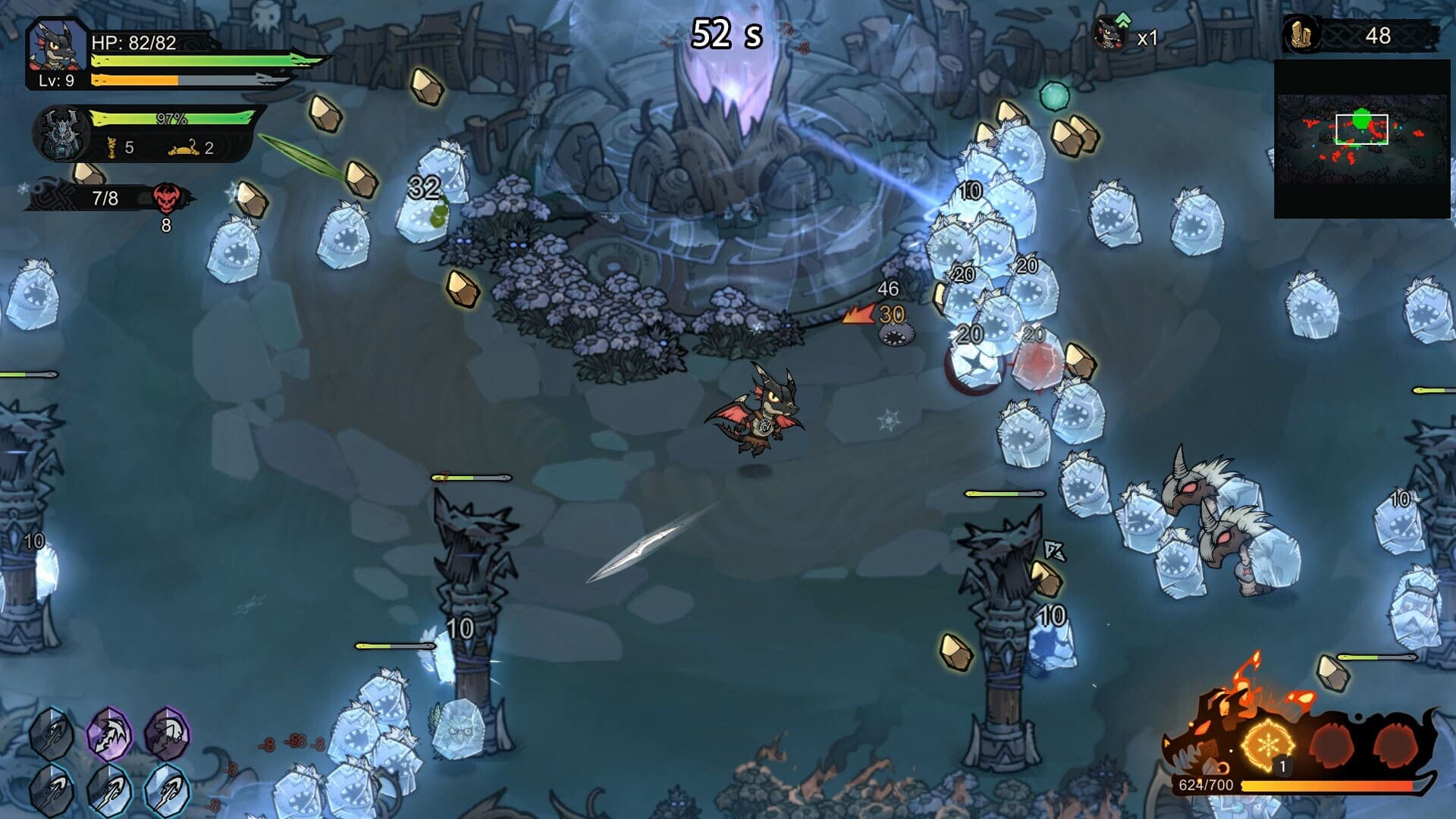Select the armored boss portrait

[x=61, y=134]
